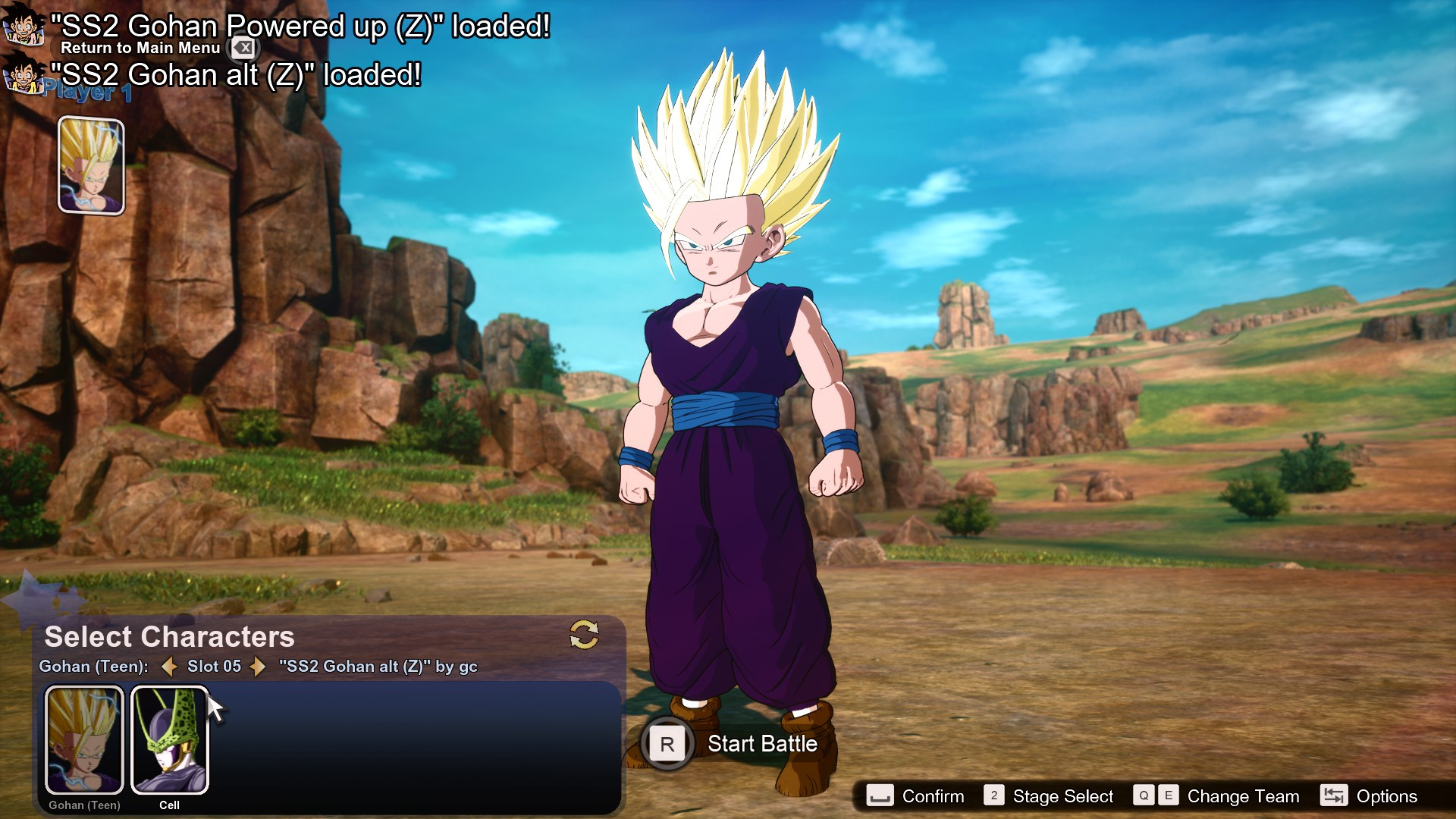Choose the Cell character card
The image size is (1456, 819).
point(170,739)
